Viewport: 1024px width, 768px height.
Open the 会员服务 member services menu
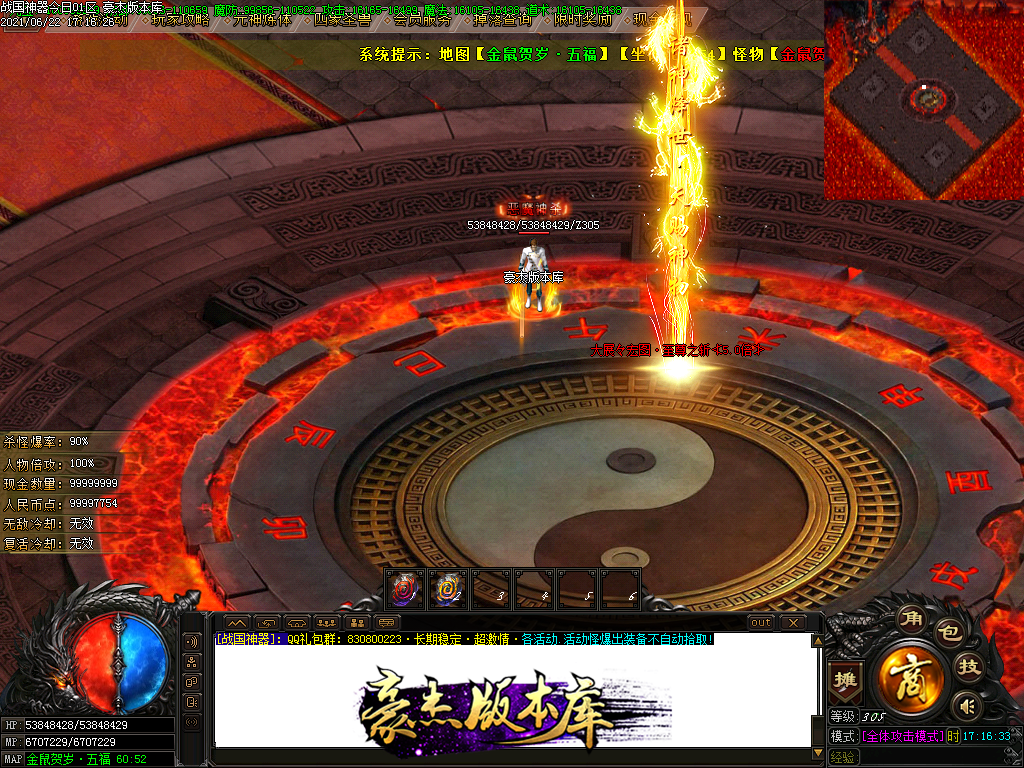click(x=421, y=19)
